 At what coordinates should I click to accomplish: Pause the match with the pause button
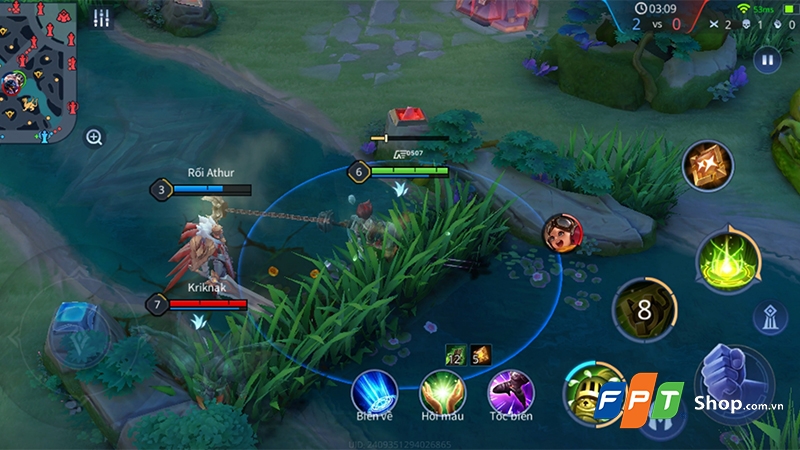(768, 60)
